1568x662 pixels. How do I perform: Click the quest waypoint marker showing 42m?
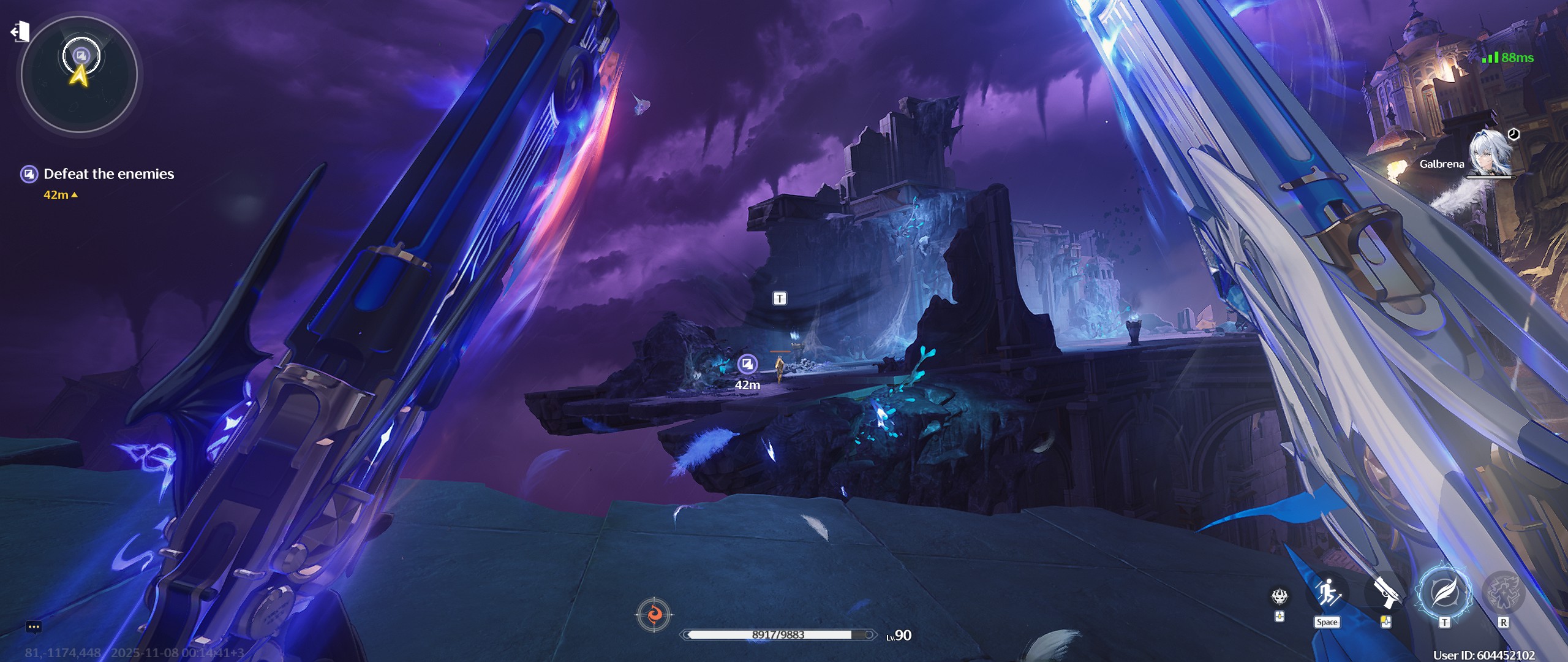[747, 365]
